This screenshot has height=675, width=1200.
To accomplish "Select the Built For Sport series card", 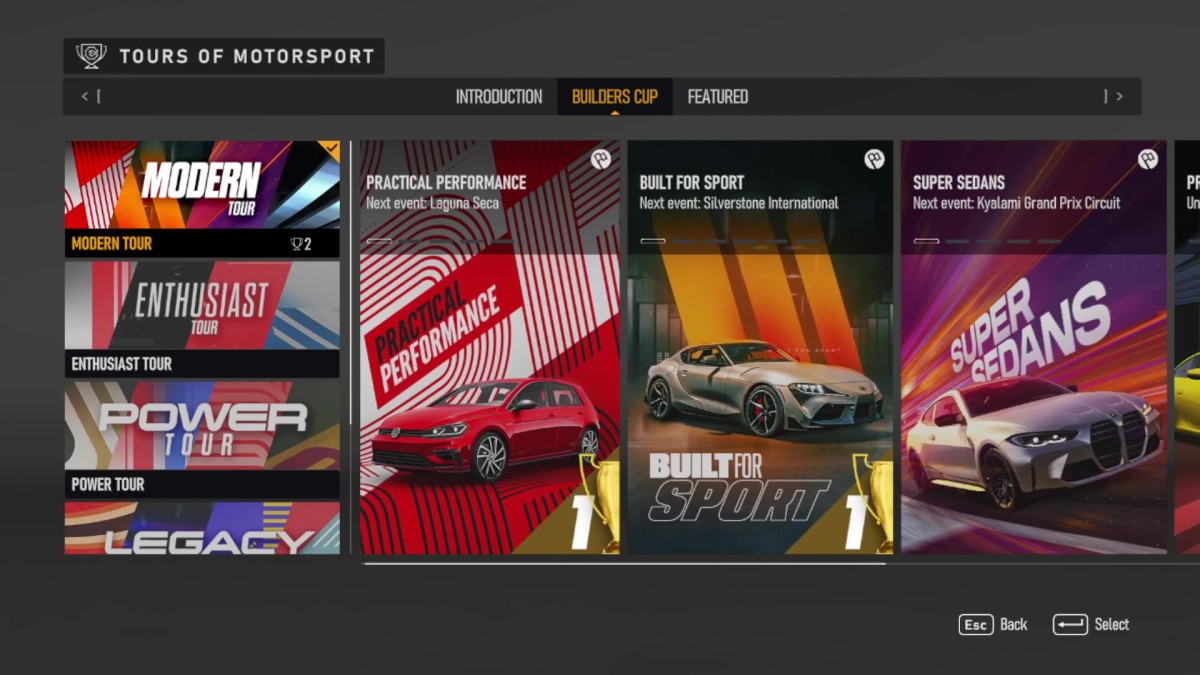I will pos(760,347).
